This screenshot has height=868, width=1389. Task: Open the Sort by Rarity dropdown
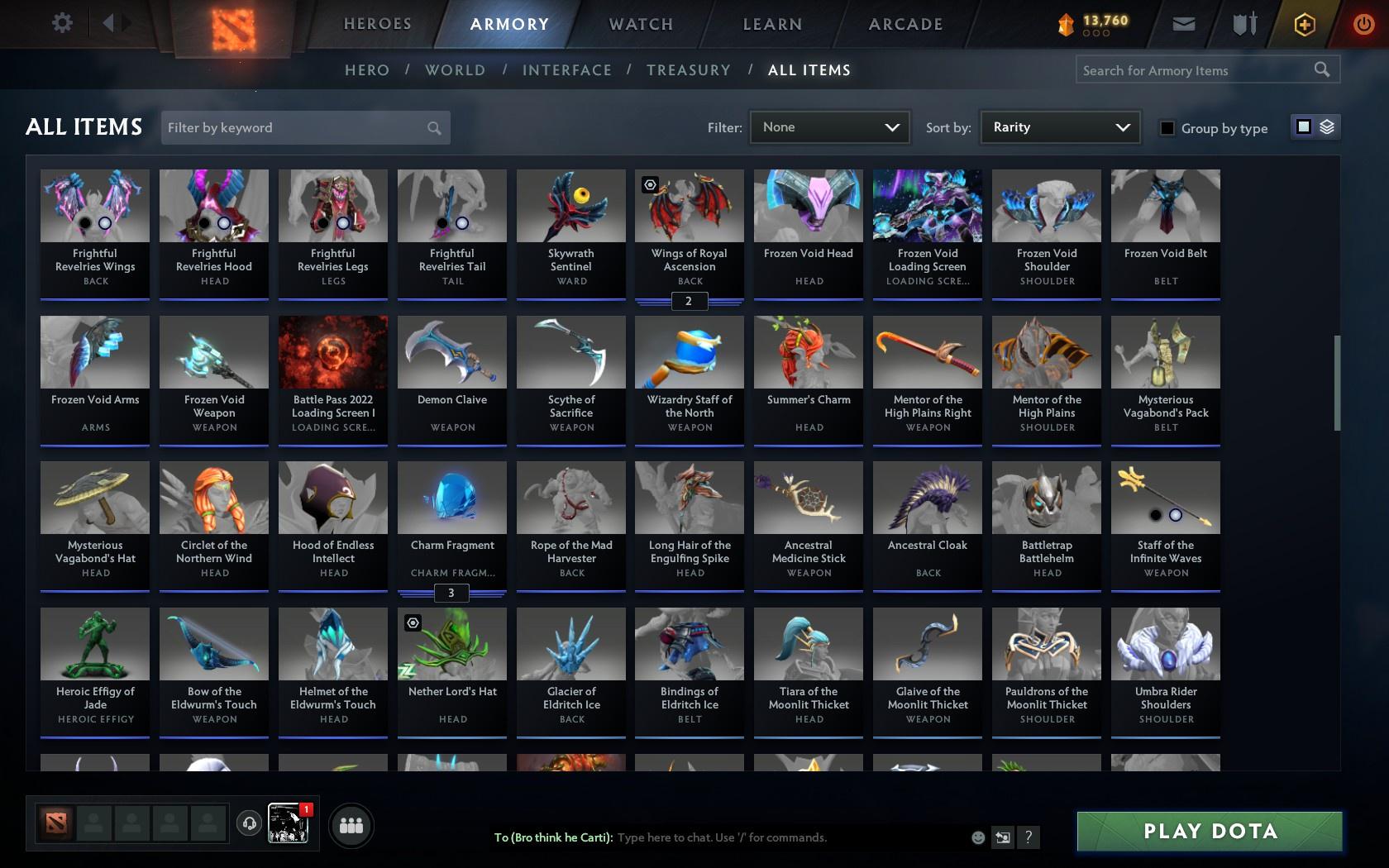tap(1060, 127)
